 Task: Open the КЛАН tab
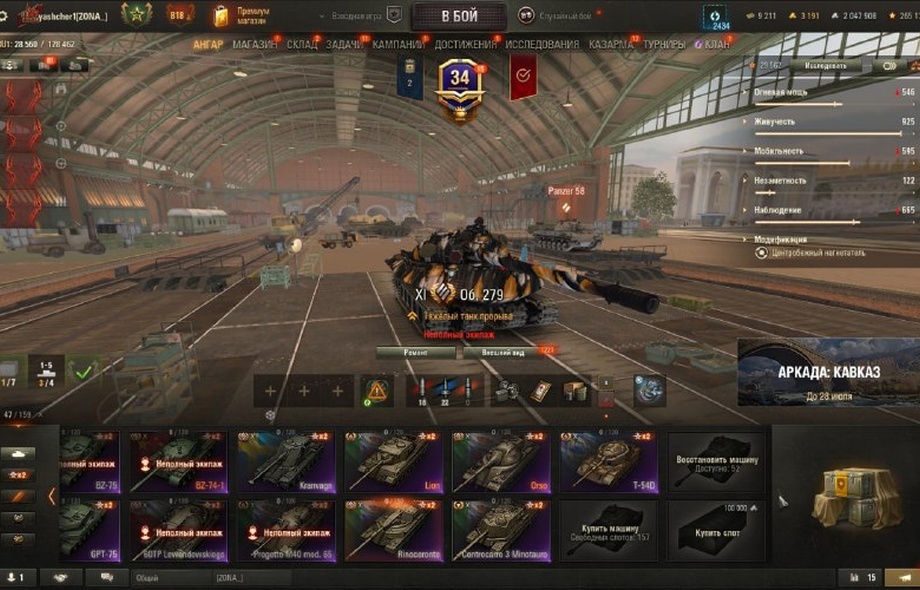pos(716,45)
